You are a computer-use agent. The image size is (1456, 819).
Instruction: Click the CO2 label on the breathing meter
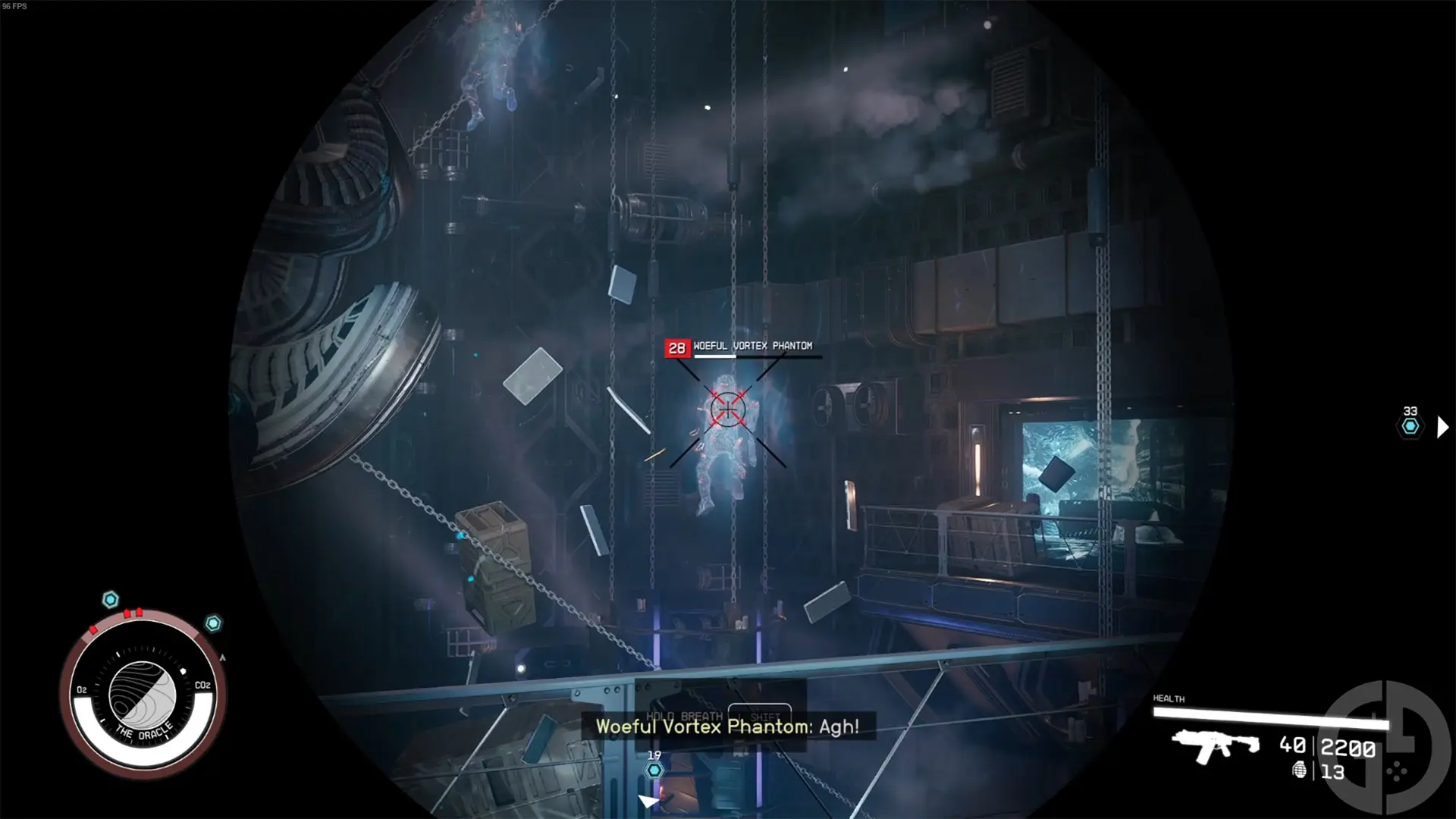click(202, 686)
